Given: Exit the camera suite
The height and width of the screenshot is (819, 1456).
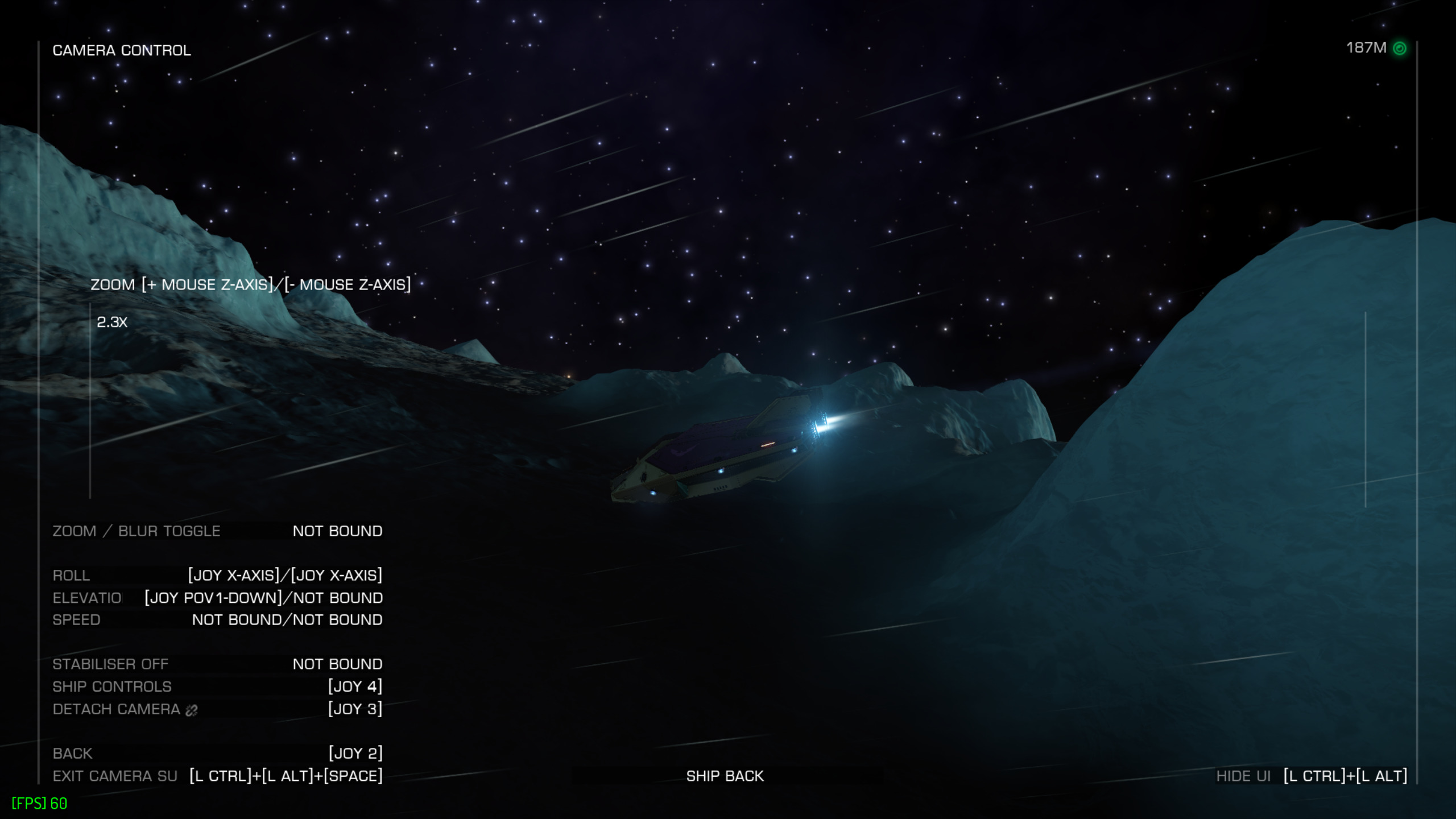Looking at the screenshot, I should point(217,776).
